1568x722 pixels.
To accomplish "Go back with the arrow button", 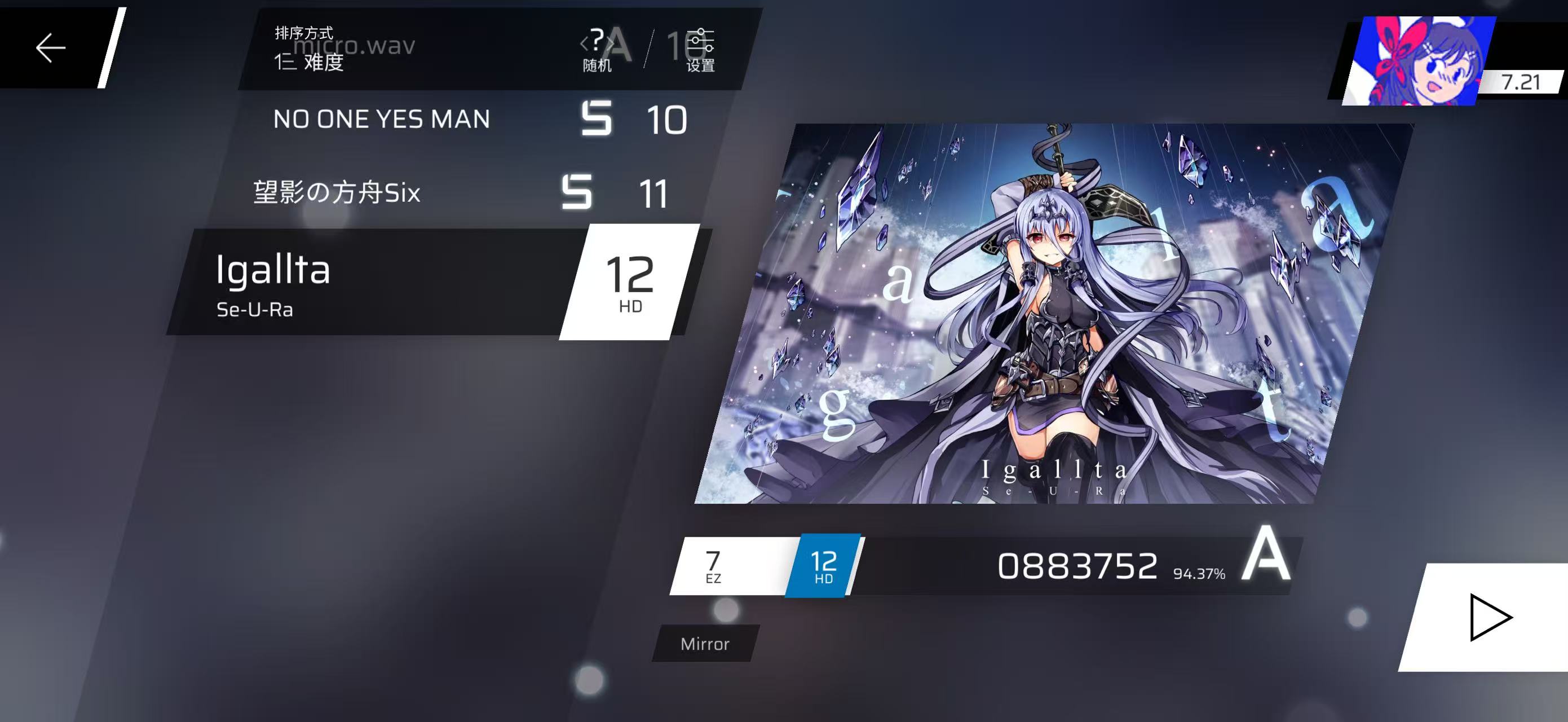I will tap(51, 47).
